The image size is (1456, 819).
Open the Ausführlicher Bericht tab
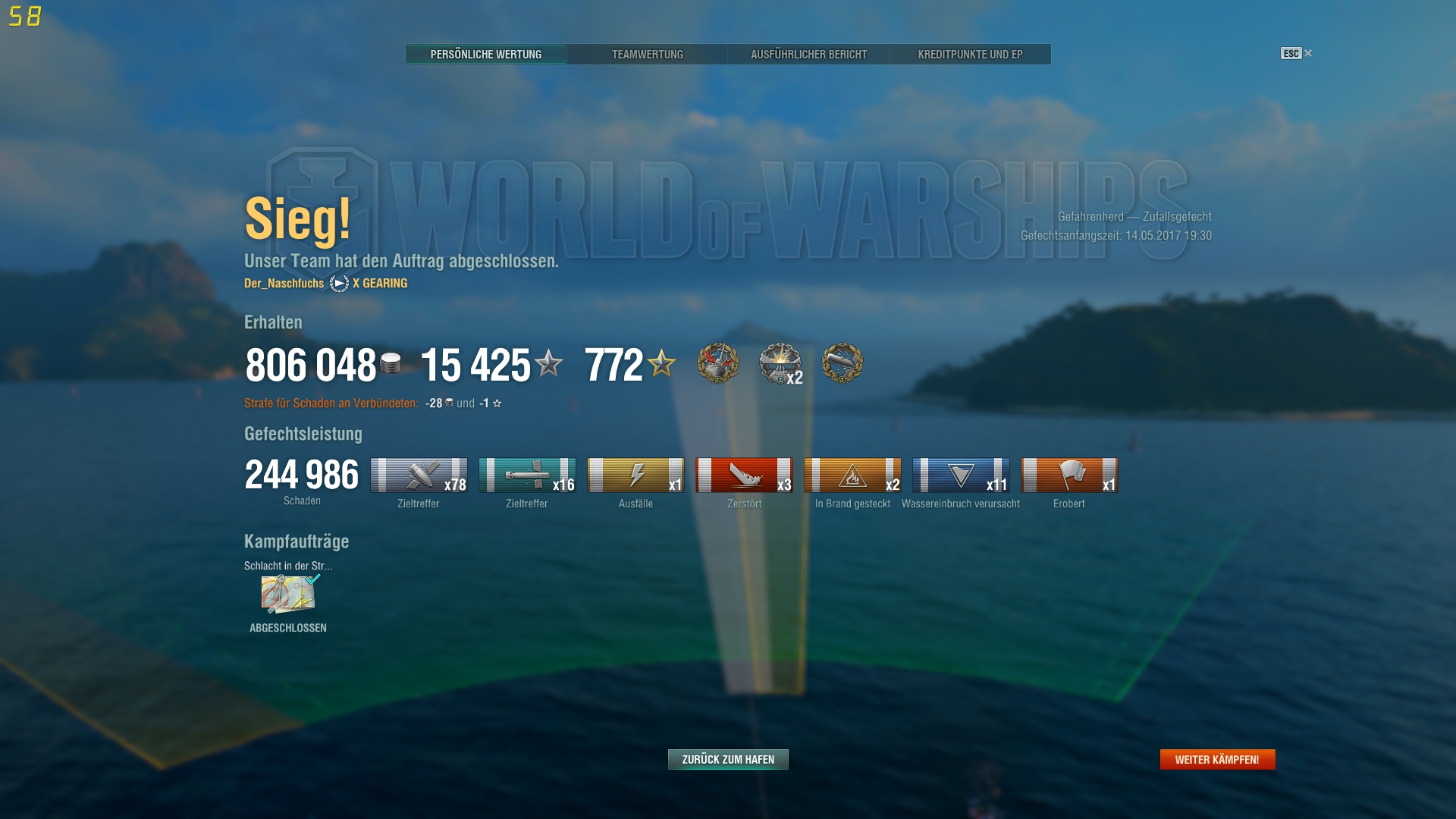(x=808, y=55)
